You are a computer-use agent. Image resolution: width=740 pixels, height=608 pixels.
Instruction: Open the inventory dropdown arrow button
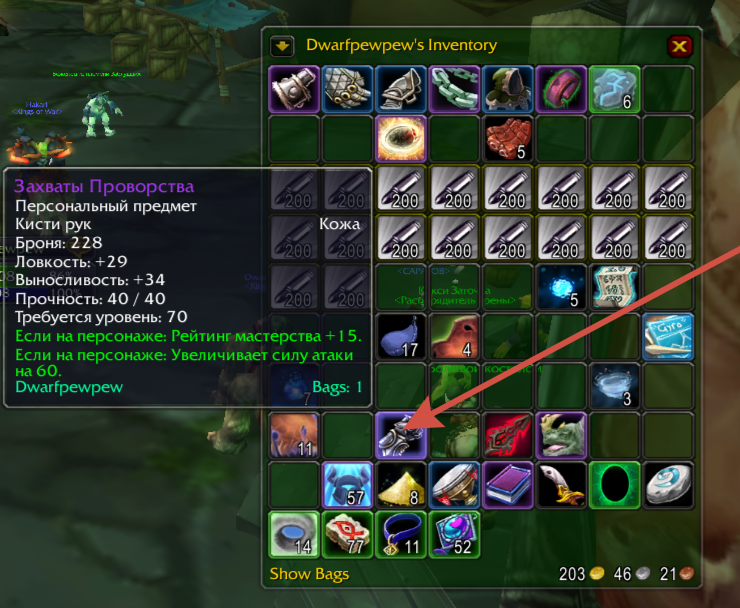(x=282, y=45)
